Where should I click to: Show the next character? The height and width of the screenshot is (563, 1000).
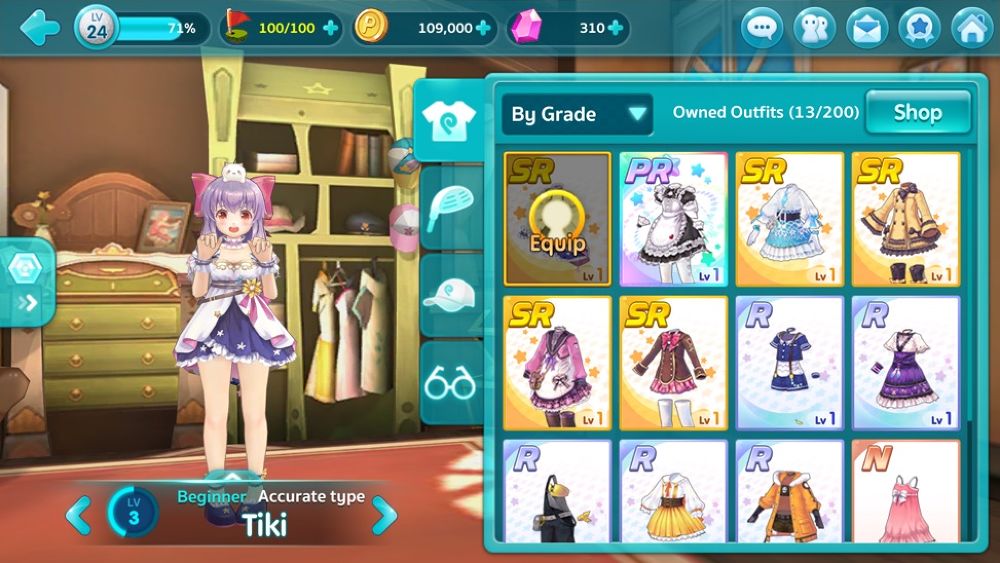384,515
